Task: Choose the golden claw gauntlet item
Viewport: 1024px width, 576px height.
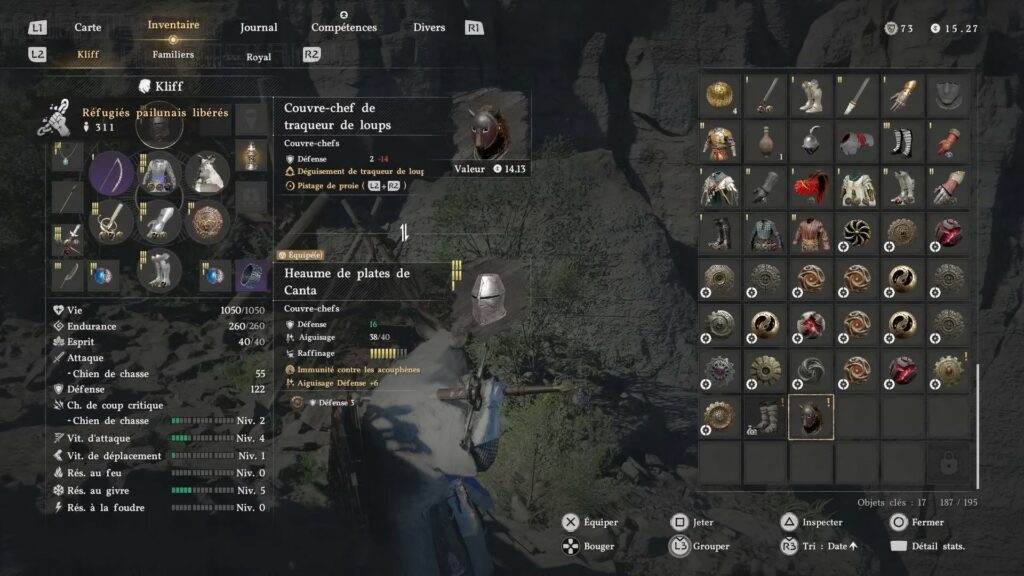Action: coord(903,95)
